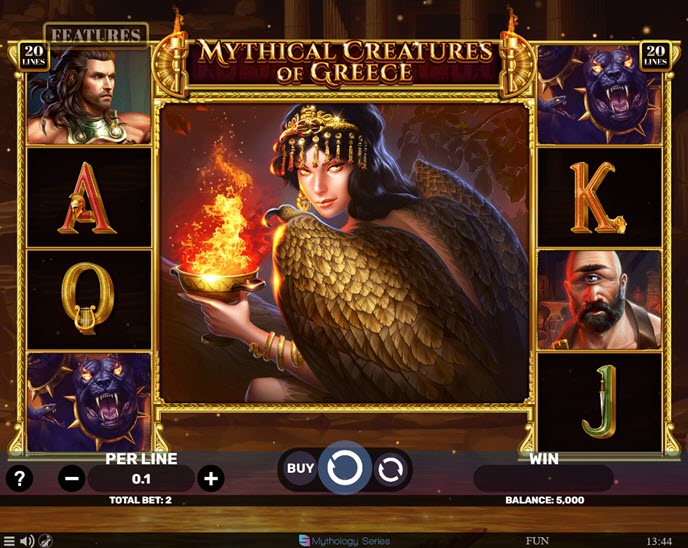Image resolution: width=688 pixels, height=548 pixels.
Task: Click the Mythology Series logo
Action: [x=344, y=541]
